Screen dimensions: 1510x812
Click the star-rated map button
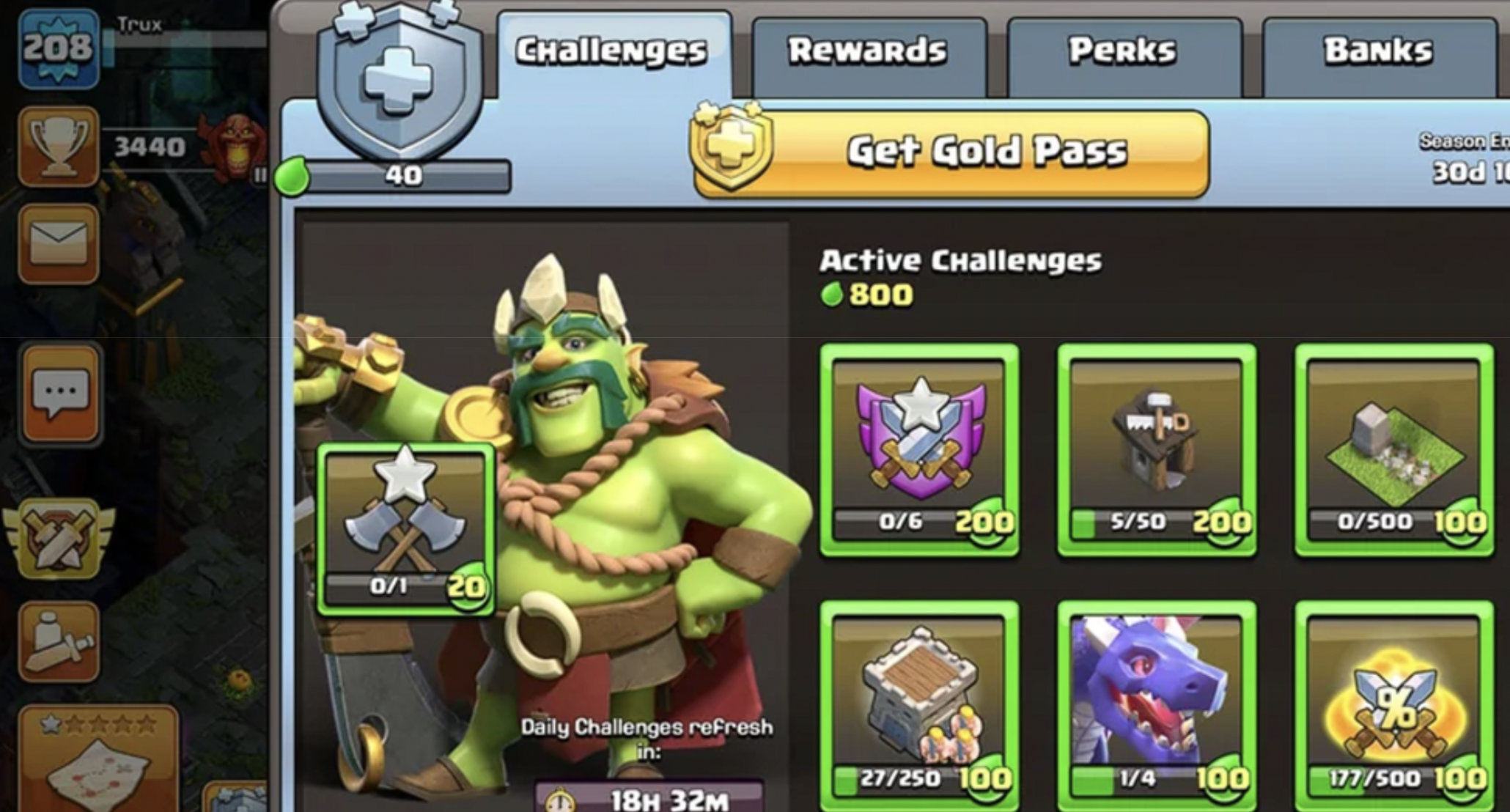[x=98, y=759]
